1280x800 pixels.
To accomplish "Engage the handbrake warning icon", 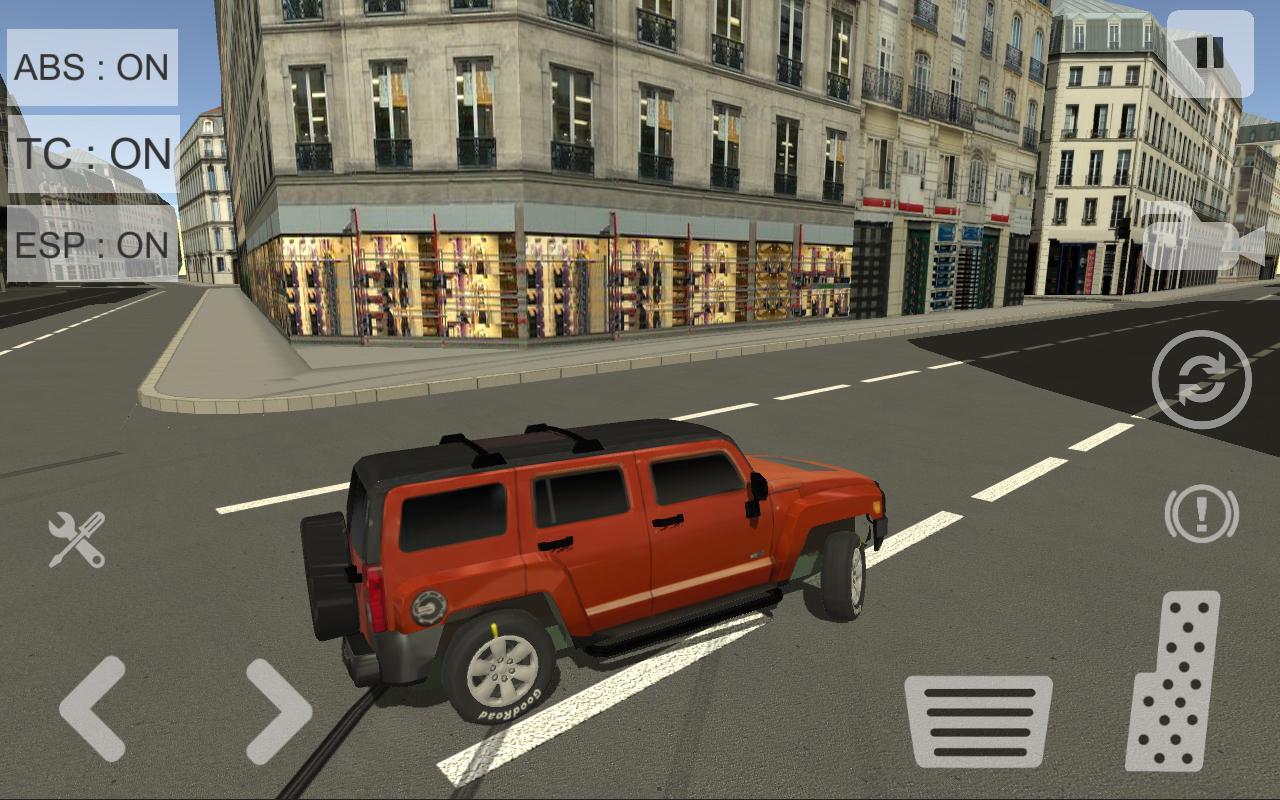I will click(1201, 514).
